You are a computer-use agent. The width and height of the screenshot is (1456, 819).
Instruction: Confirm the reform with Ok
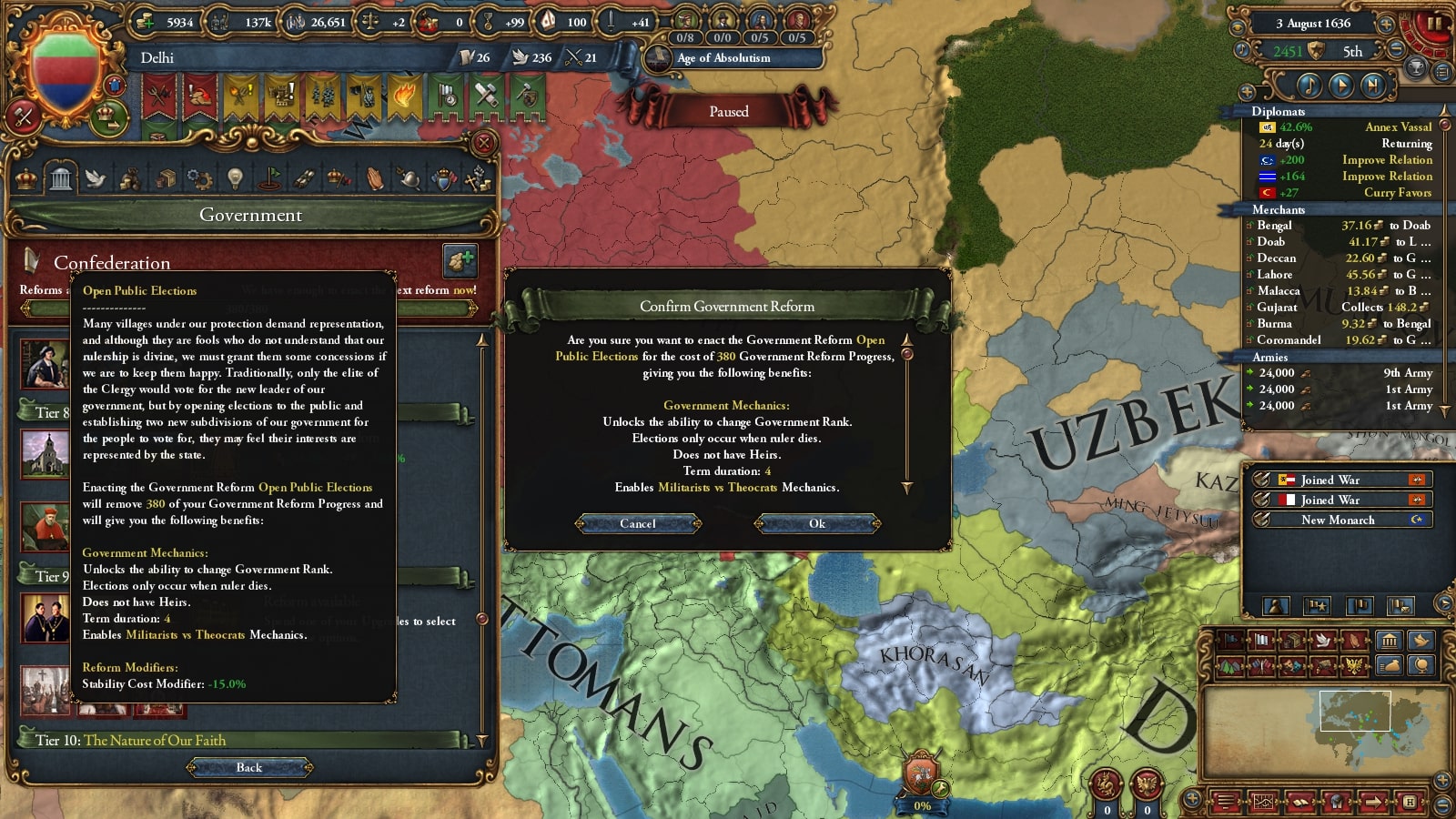[x=817, y=523]
